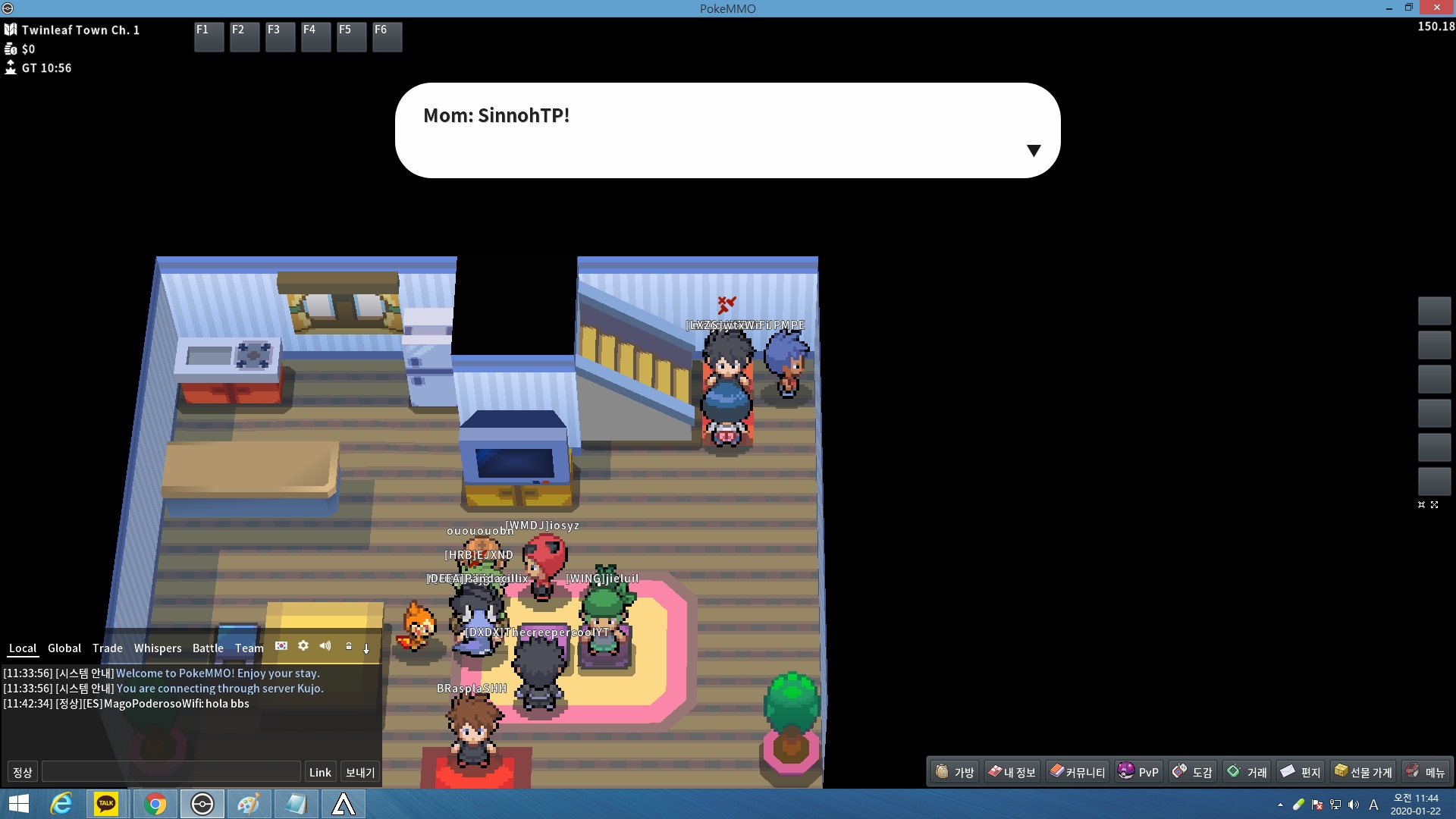This screenshot has width=1456, height=819.
Task: Open the 커뮤니티 community menu
Action: (x=1077, y=772)
